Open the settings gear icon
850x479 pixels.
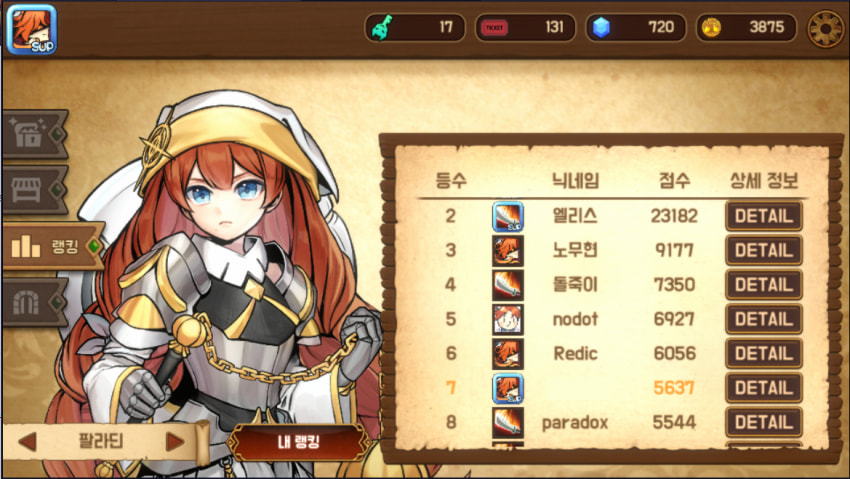click(825, 28)
